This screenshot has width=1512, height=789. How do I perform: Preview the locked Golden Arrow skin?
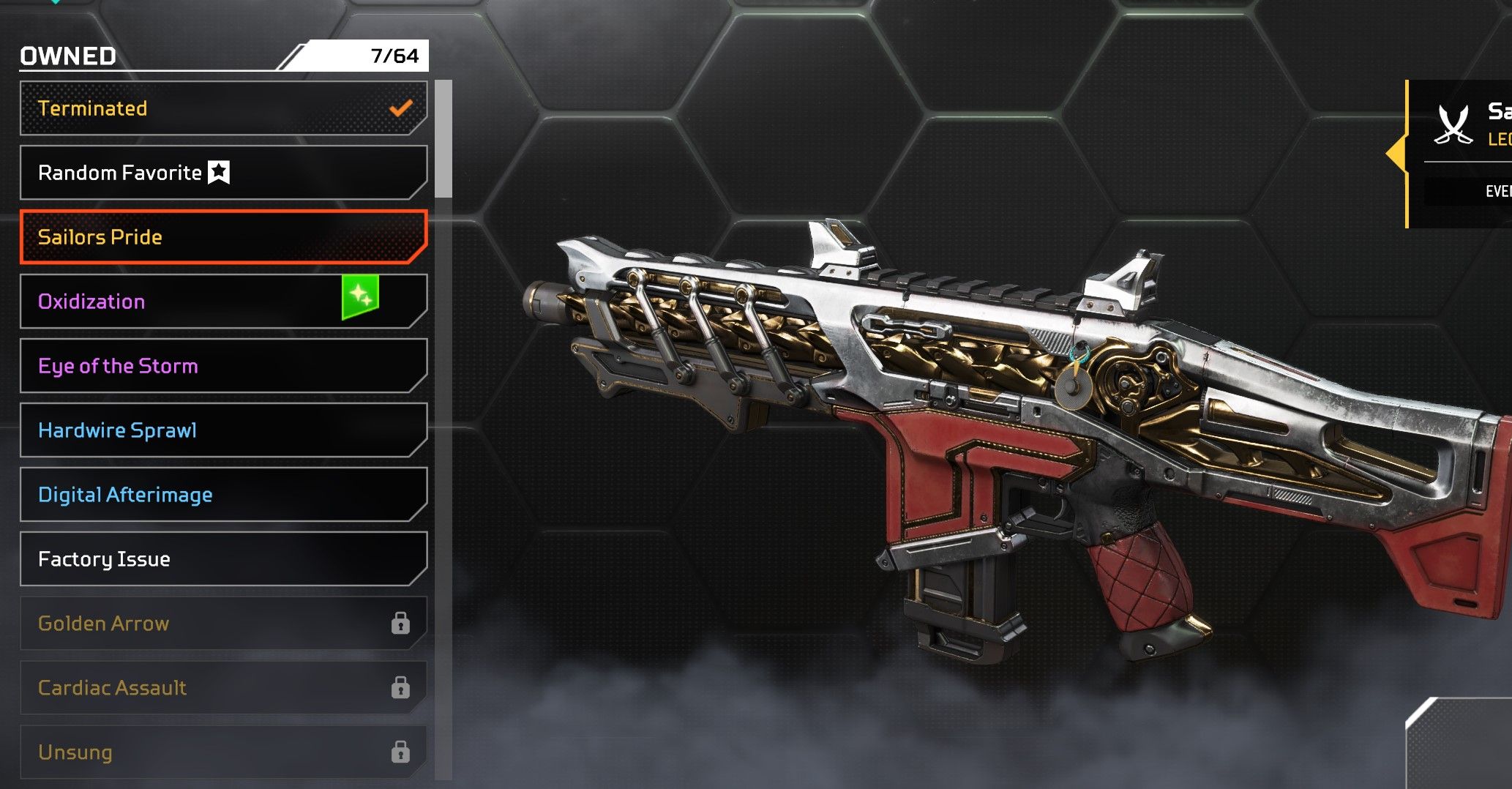coord(223,624)
